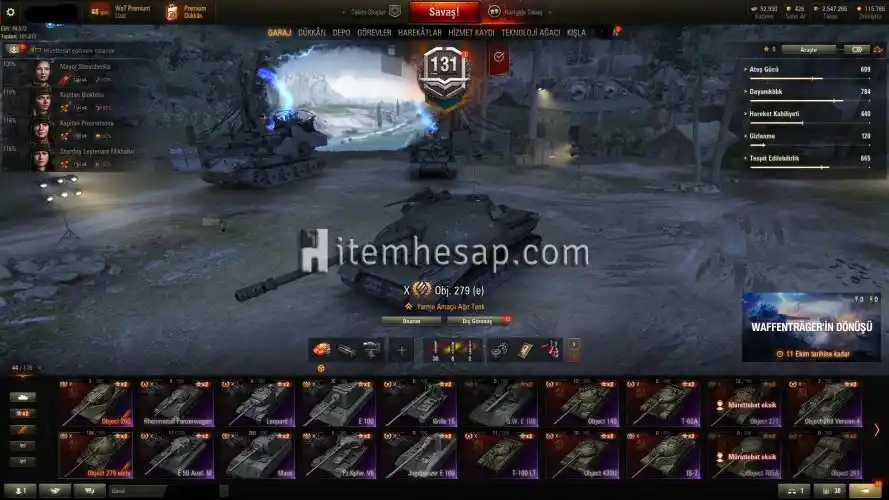889x500 pixels.
Task: Select the IS-7 tank card
Action: (x=665, y=455)
